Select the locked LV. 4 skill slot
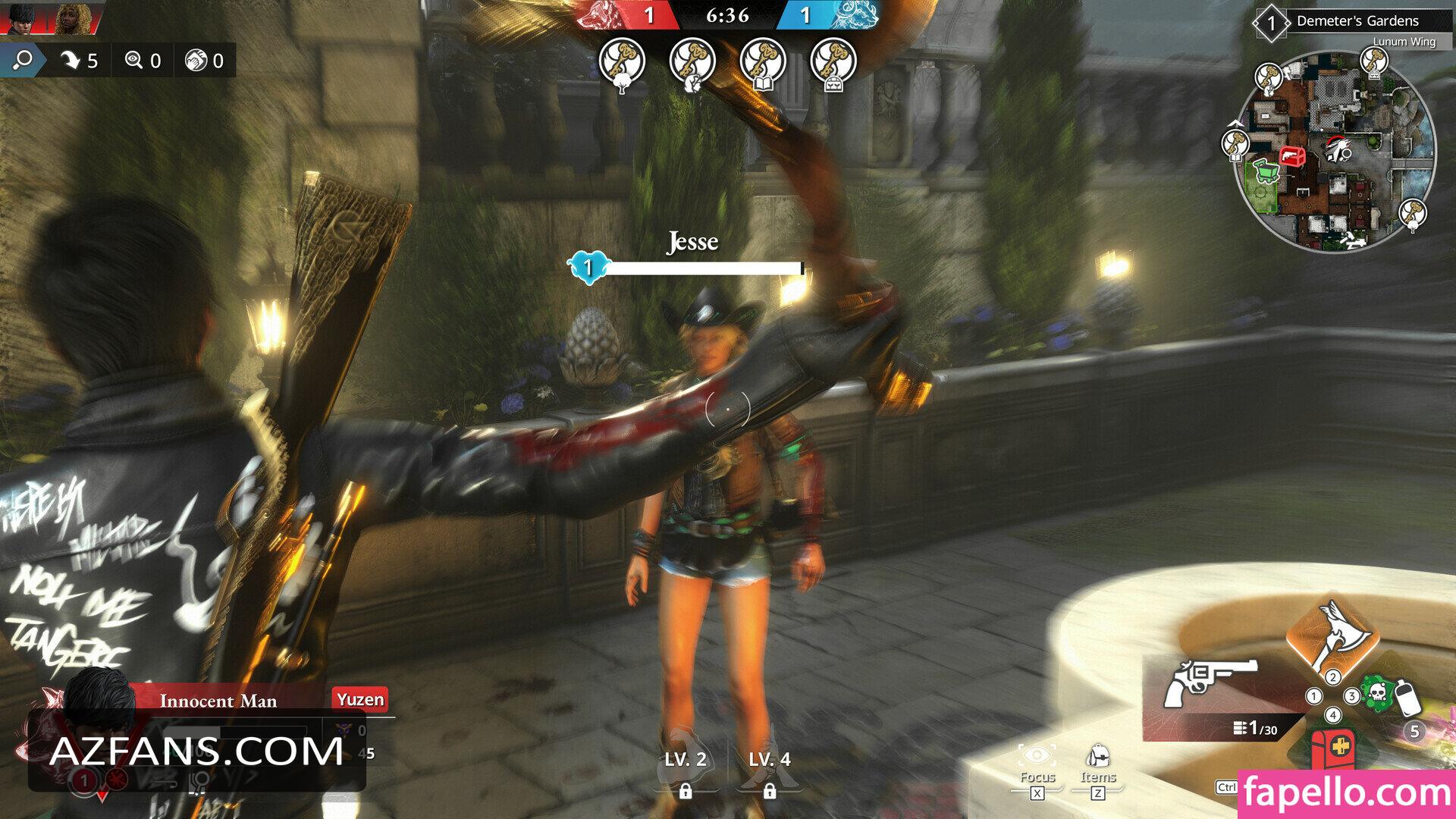The width and height of the screenshot is (1456, 819). click(x=769, y=766)
